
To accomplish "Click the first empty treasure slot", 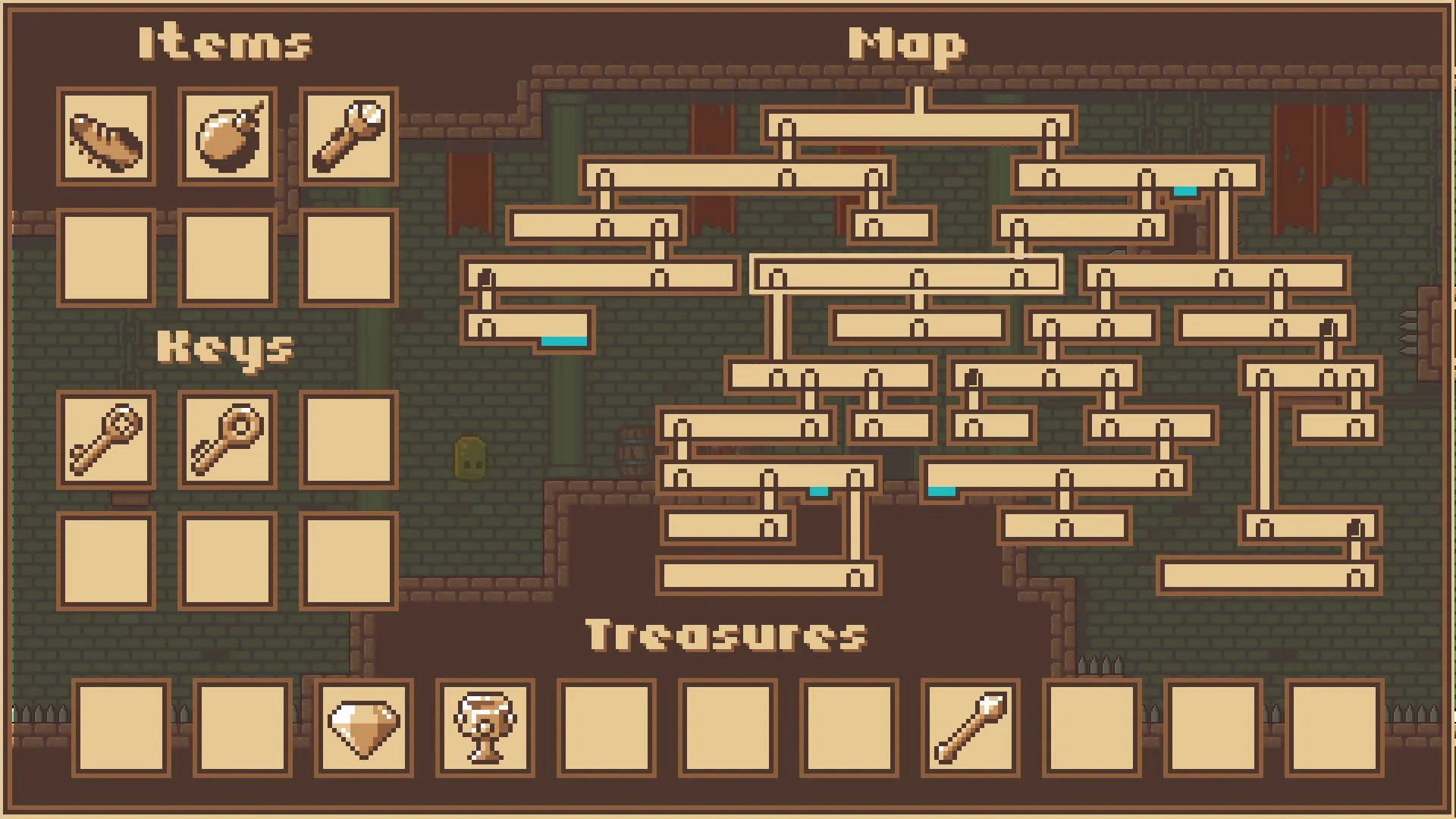I will click(x=120, y=730).
